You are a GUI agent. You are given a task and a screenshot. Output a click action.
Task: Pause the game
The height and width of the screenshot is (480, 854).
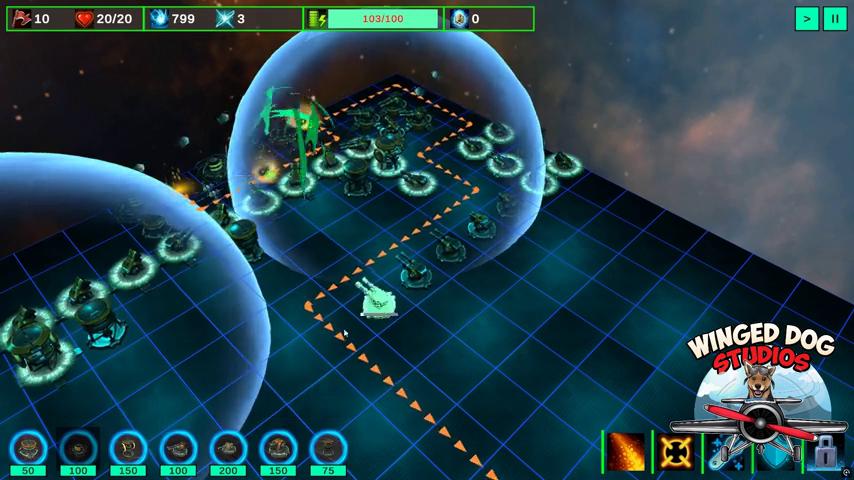click(x=834, y=18)
